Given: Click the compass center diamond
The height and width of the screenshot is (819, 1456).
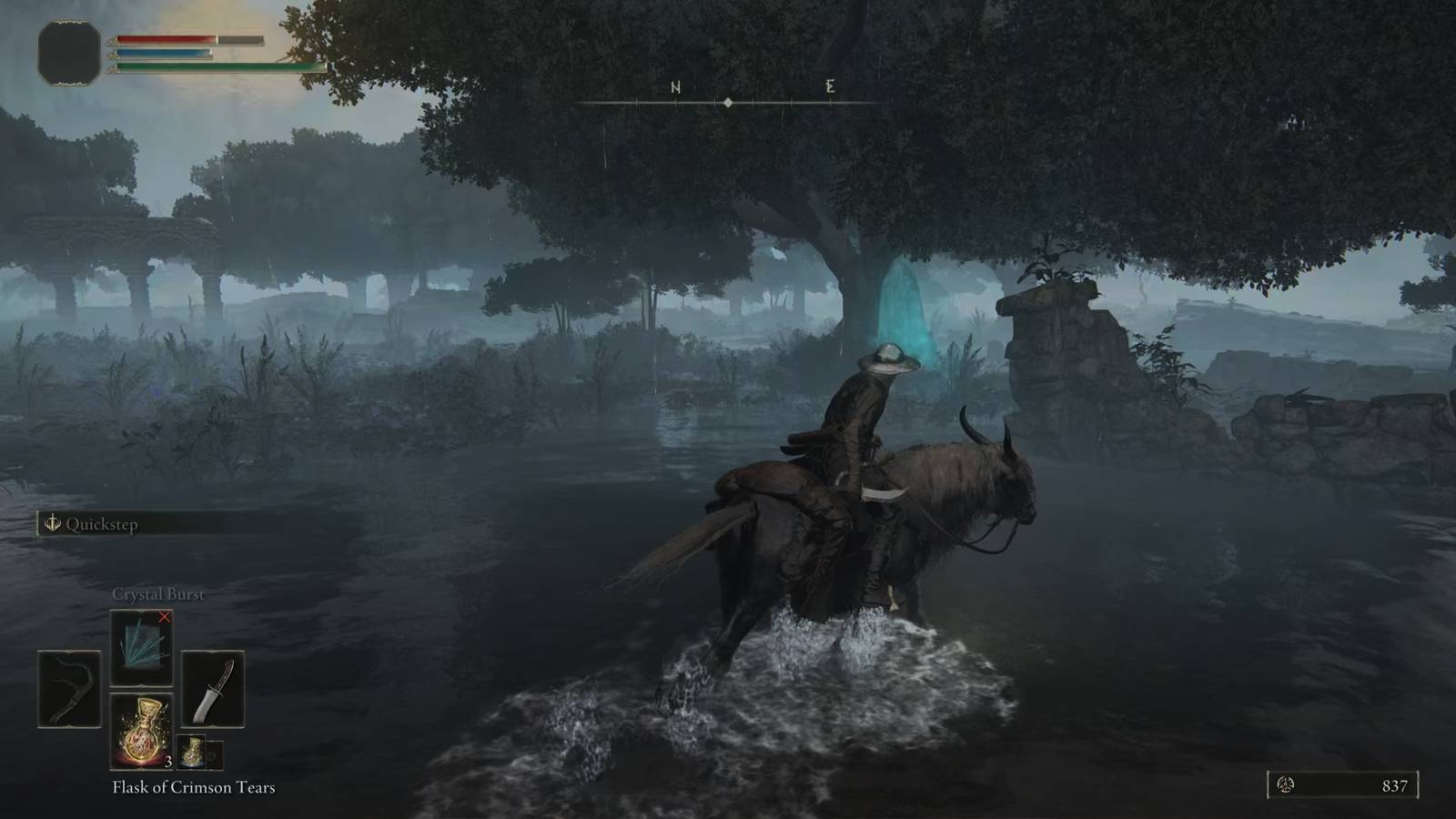Looking at the screenshot, I should click(x=728, y=103).
